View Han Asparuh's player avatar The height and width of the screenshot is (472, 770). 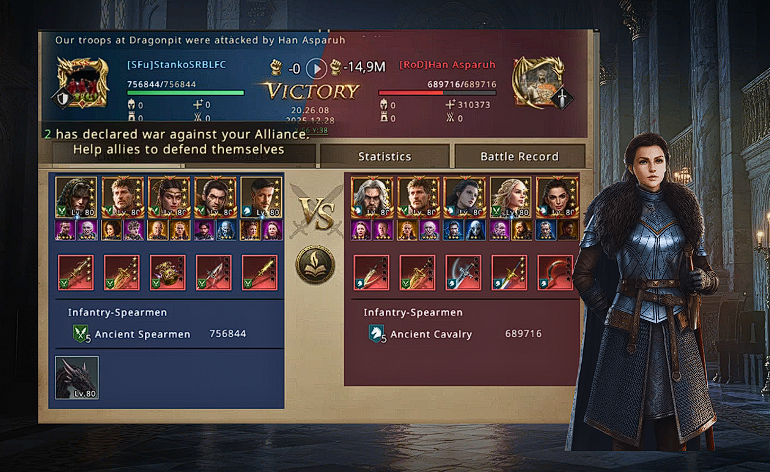(x=538, y=82)
